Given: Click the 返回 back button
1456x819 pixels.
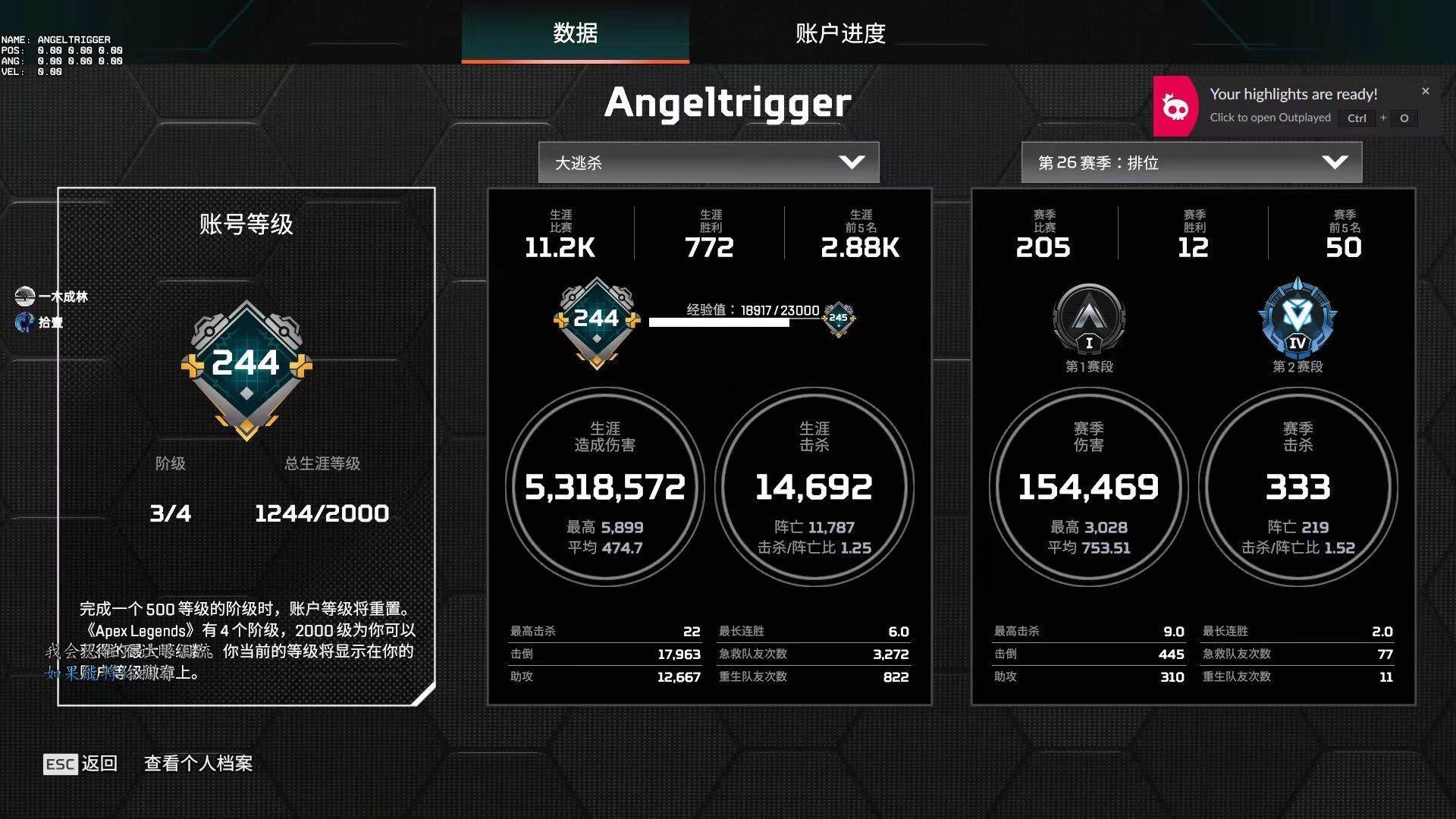Looking at the screenshot, I should (81, 764).
